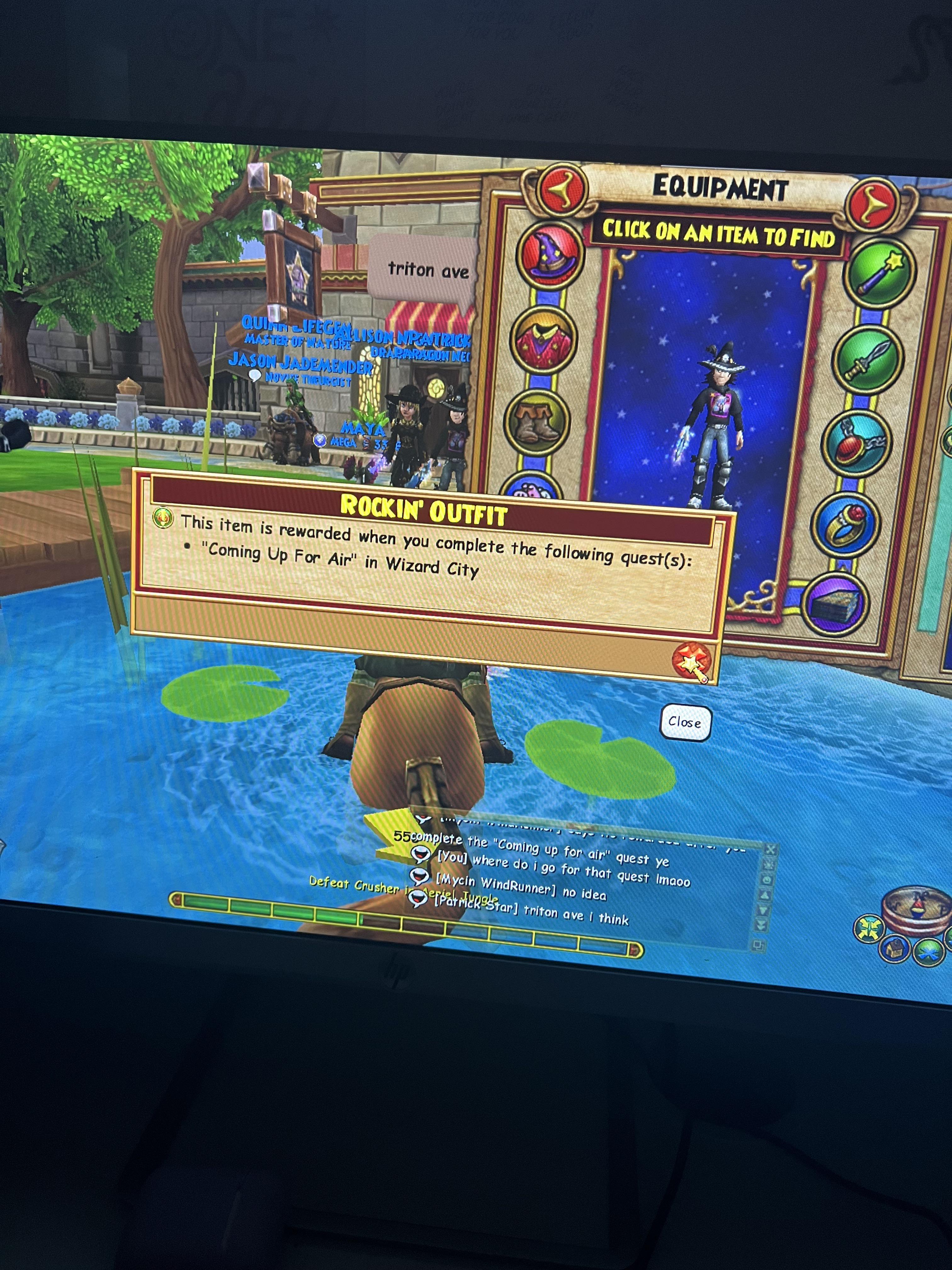952x1270 pixels.
Task: Click the potion flask icon beside the minimap
Action: coord(918,908)
